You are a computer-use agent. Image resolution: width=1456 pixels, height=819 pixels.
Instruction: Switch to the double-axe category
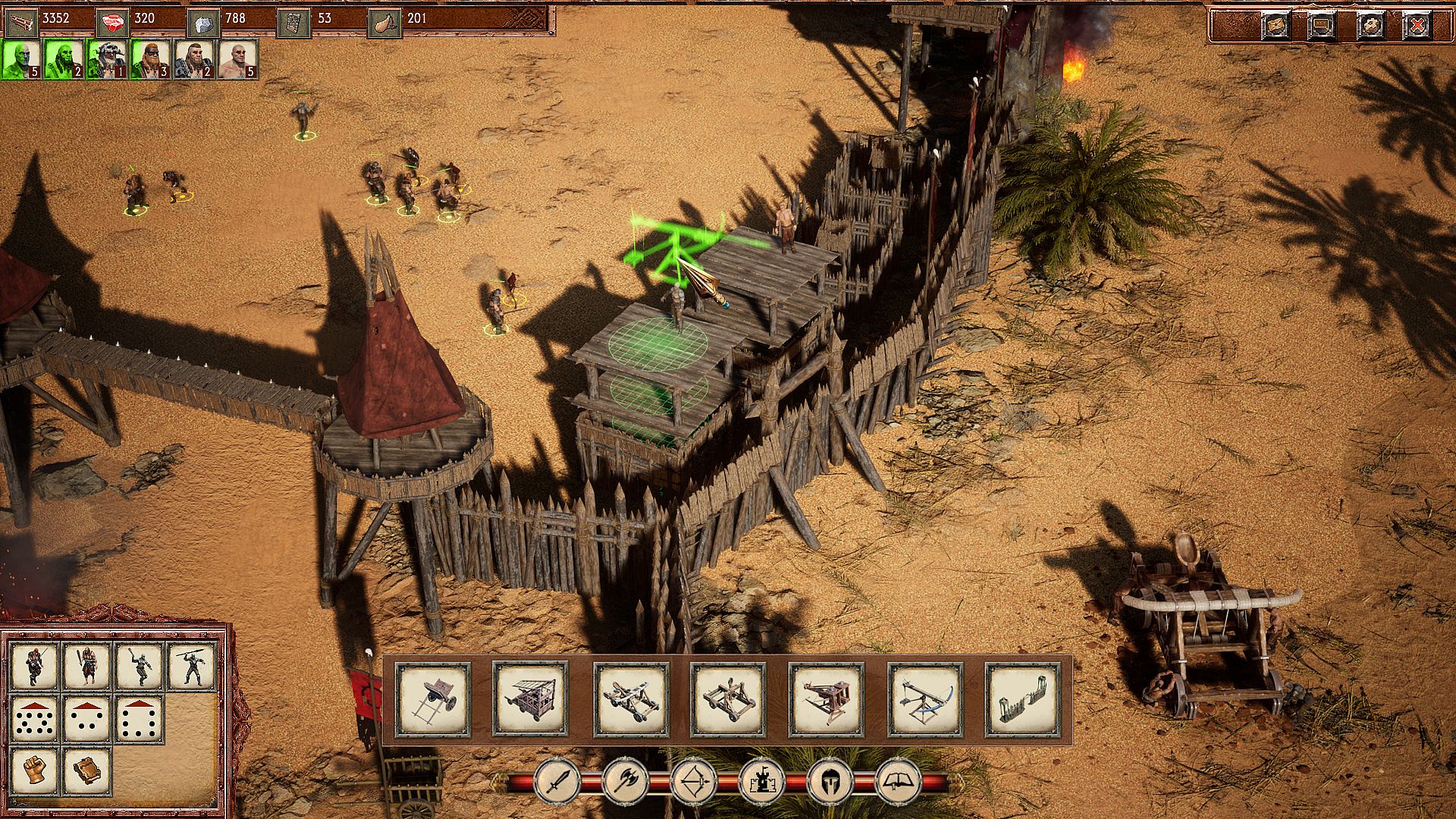[626, 781]
